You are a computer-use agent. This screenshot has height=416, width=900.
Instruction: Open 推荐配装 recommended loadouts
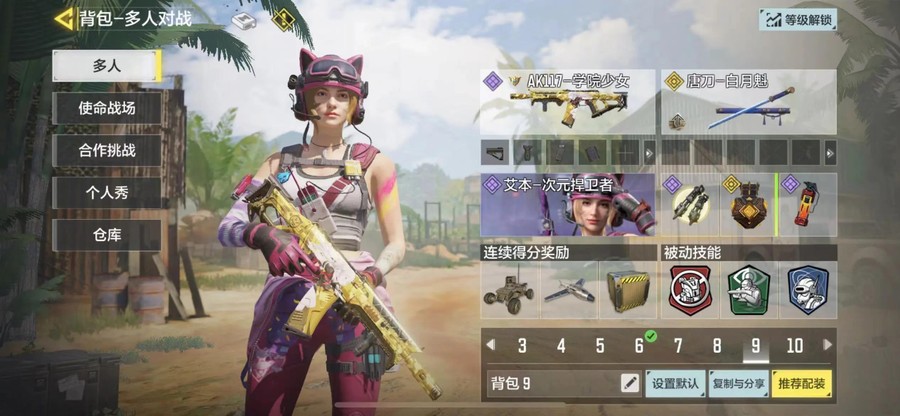802,383
